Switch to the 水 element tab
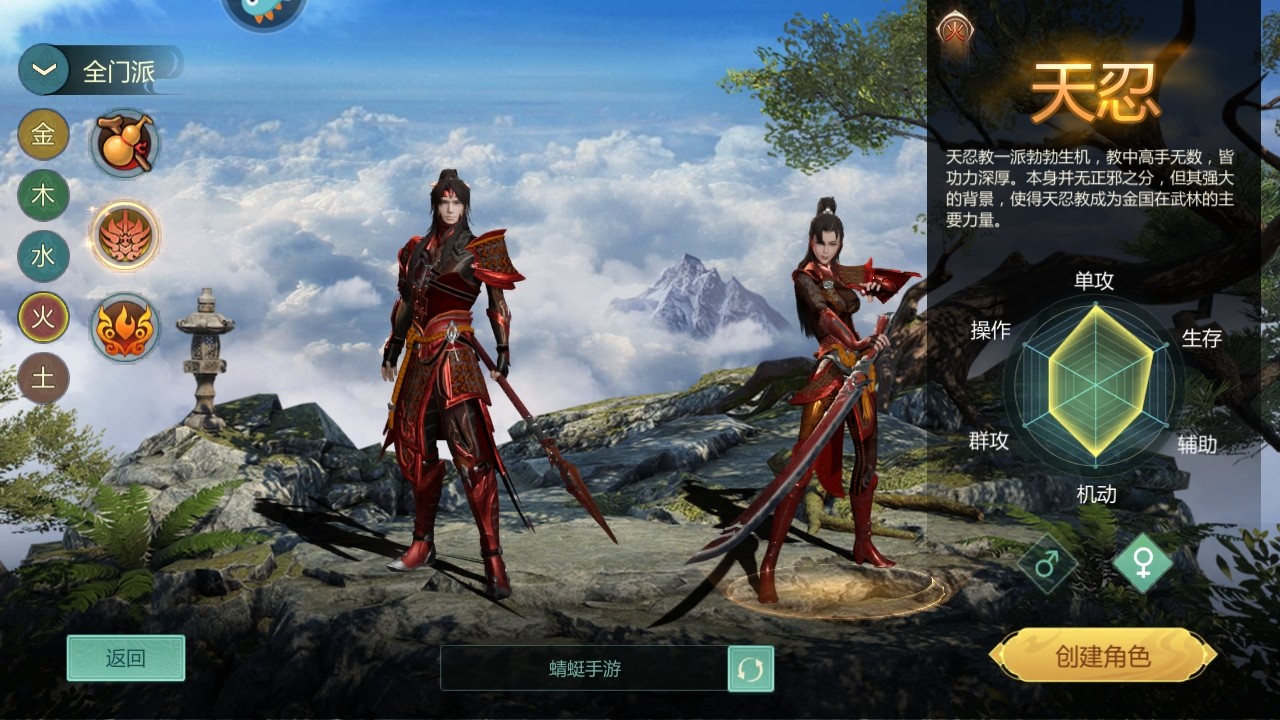Image resolution: width=1280 pixels, height=720 pixels. tap(42, 252)
